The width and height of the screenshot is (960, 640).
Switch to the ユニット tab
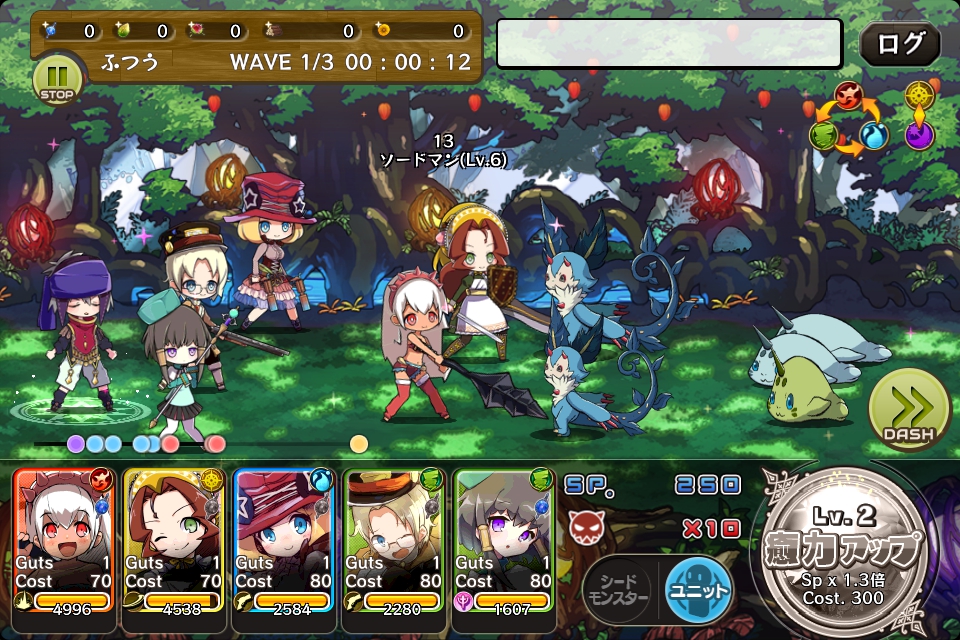point(698,590)
